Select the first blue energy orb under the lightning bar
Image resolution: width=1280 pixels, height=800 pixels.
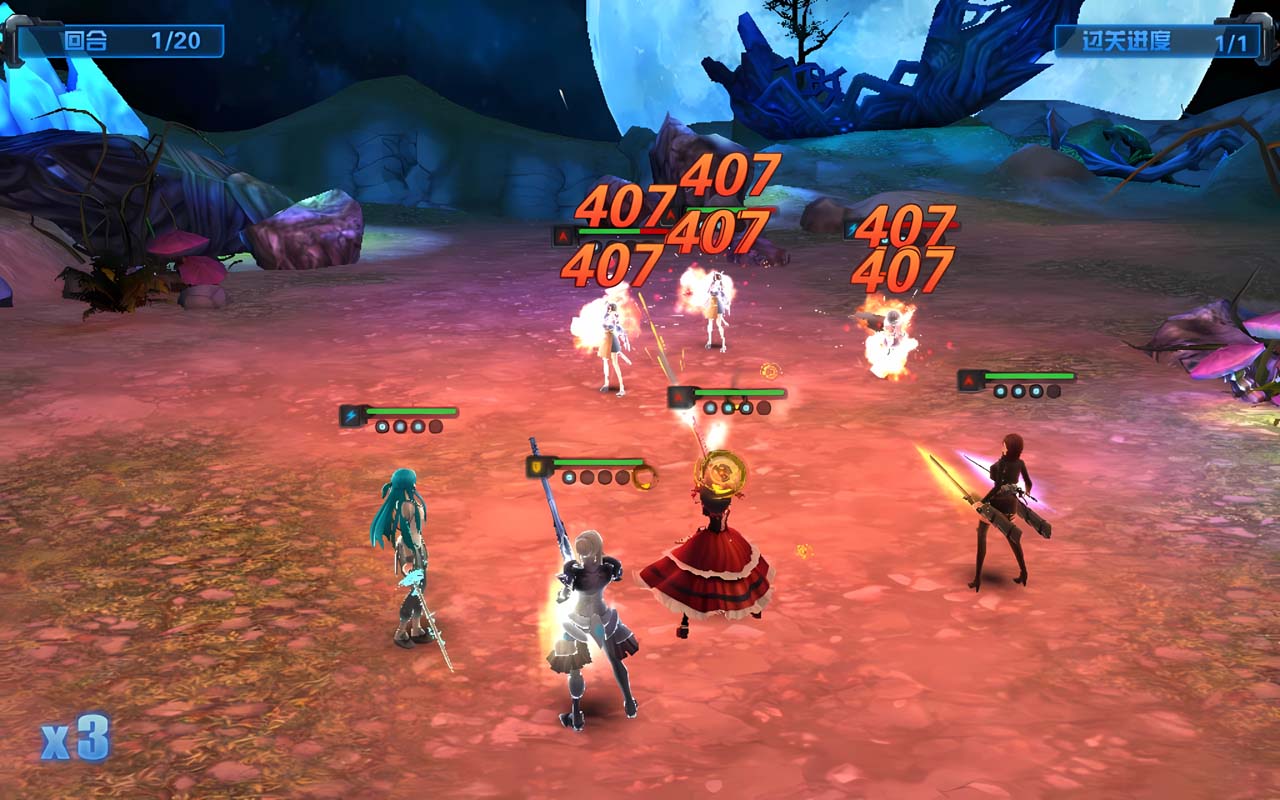(x=382, y=426)
